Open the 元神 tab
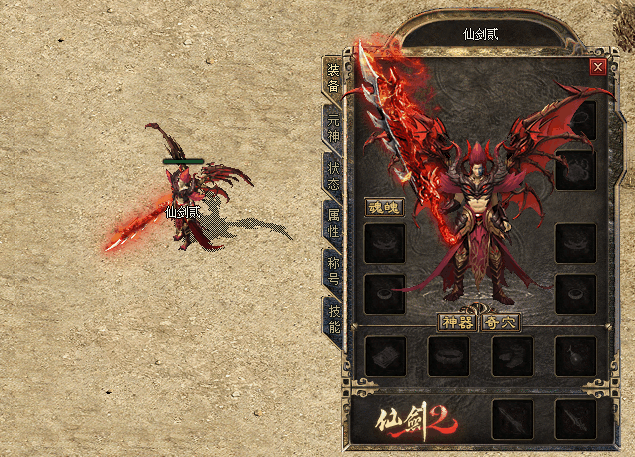The image size is (635, 457). pos(332,126)
